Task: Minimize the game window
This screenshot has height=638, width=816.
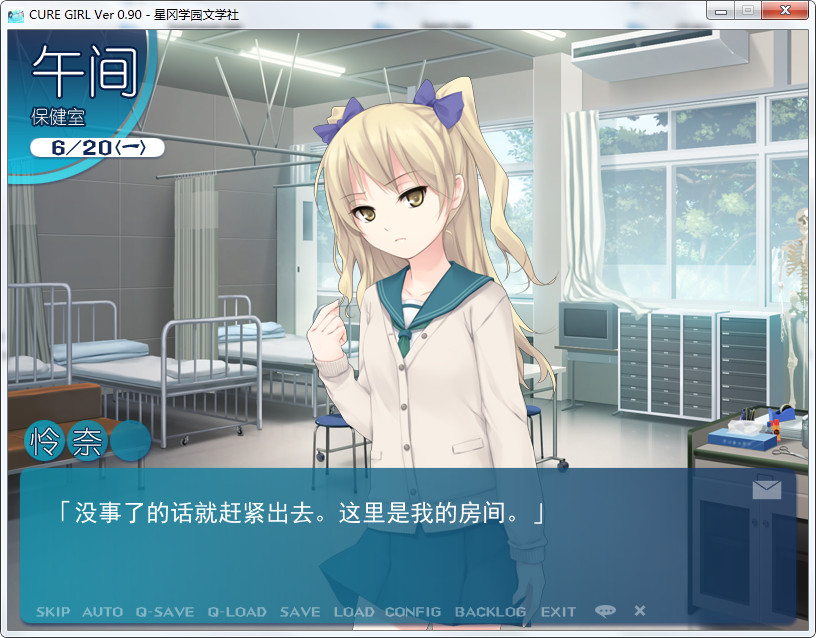Action: coord(720,10)
